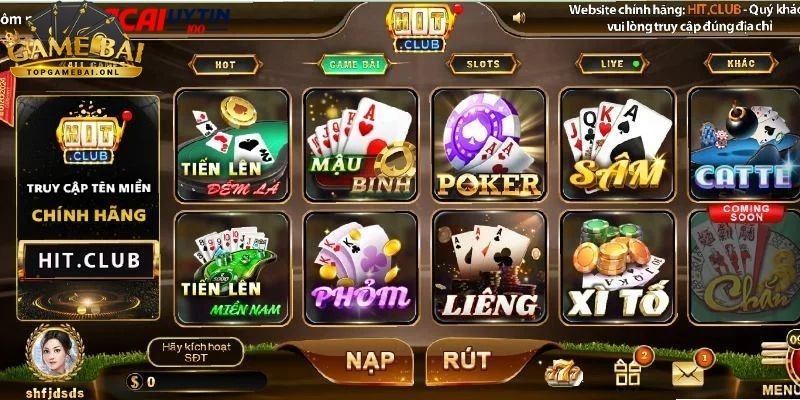The image size is (800, 400).
Task: Choose the Liêng game tile
Action: (488, 266)
